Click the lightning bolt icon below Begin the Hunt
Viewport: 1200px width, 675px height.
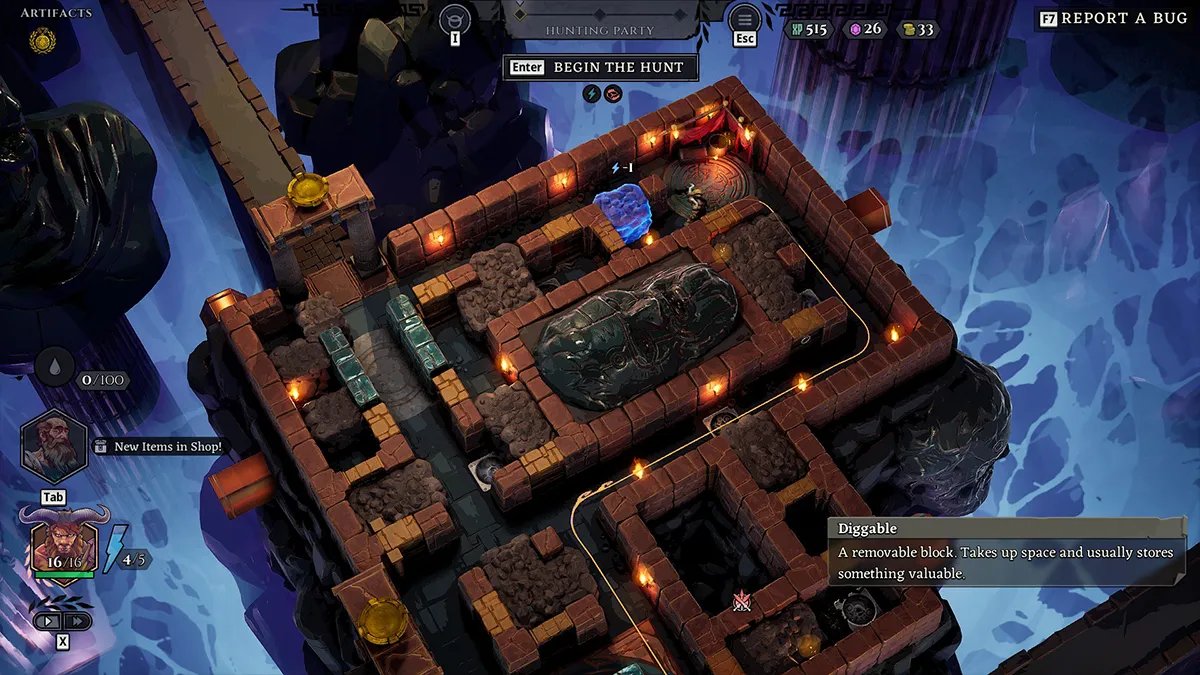point(590,94)
